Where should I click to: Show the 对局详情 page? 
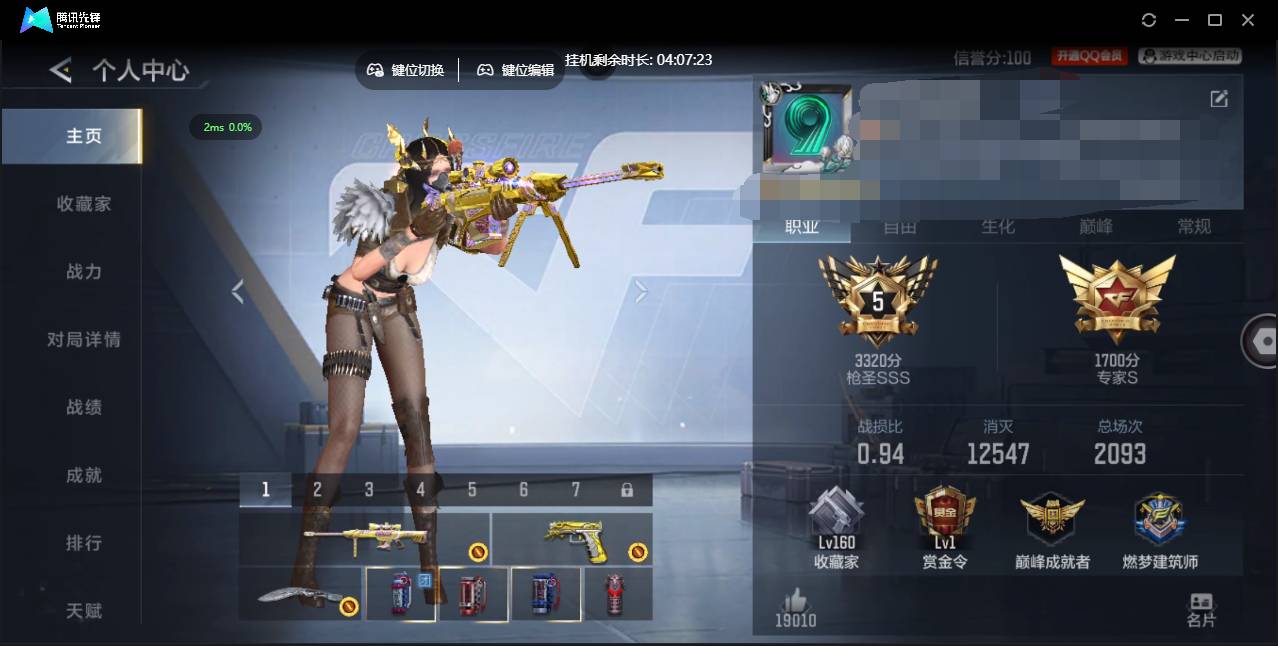pyautogui.click(x=84, y=340)
